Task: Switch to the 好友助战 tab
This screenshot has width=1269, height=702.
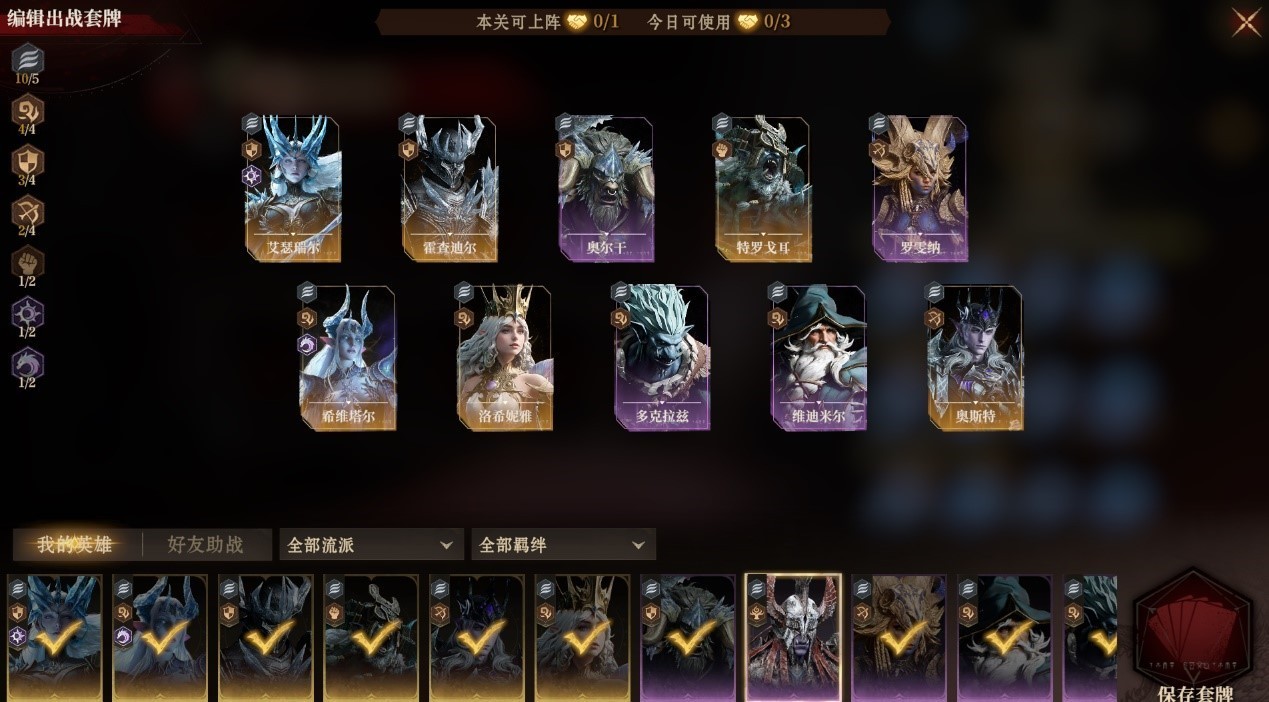Action: click(205, 545)
